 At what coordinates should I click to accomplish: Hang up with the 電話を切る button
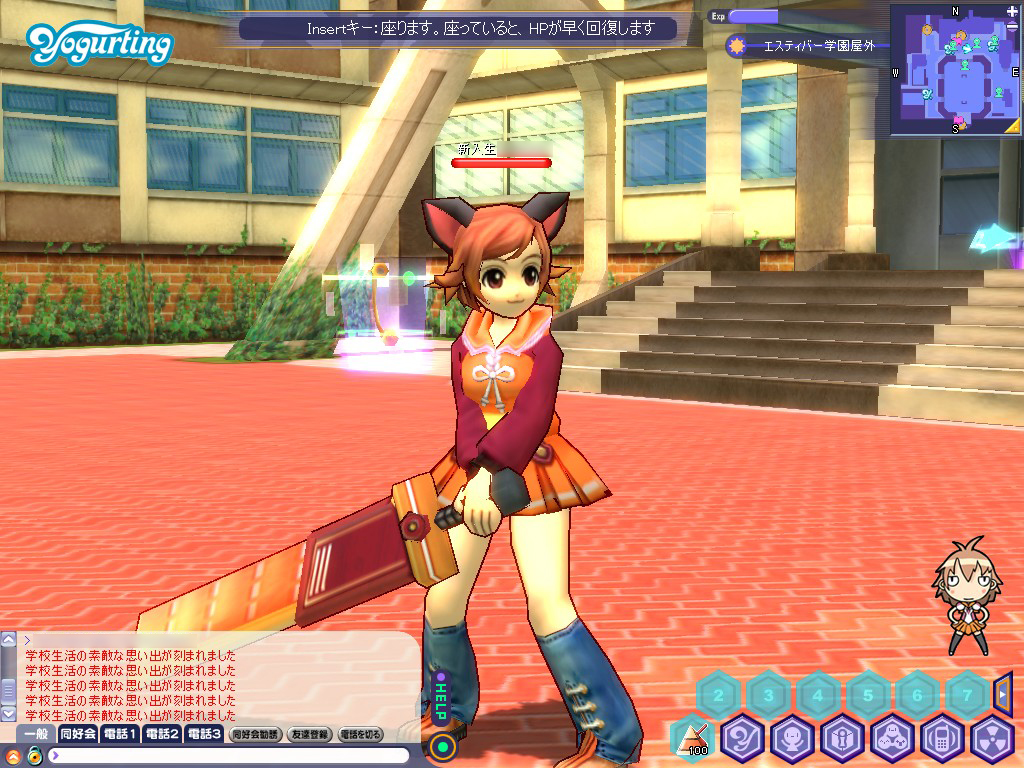coord(360,734)
